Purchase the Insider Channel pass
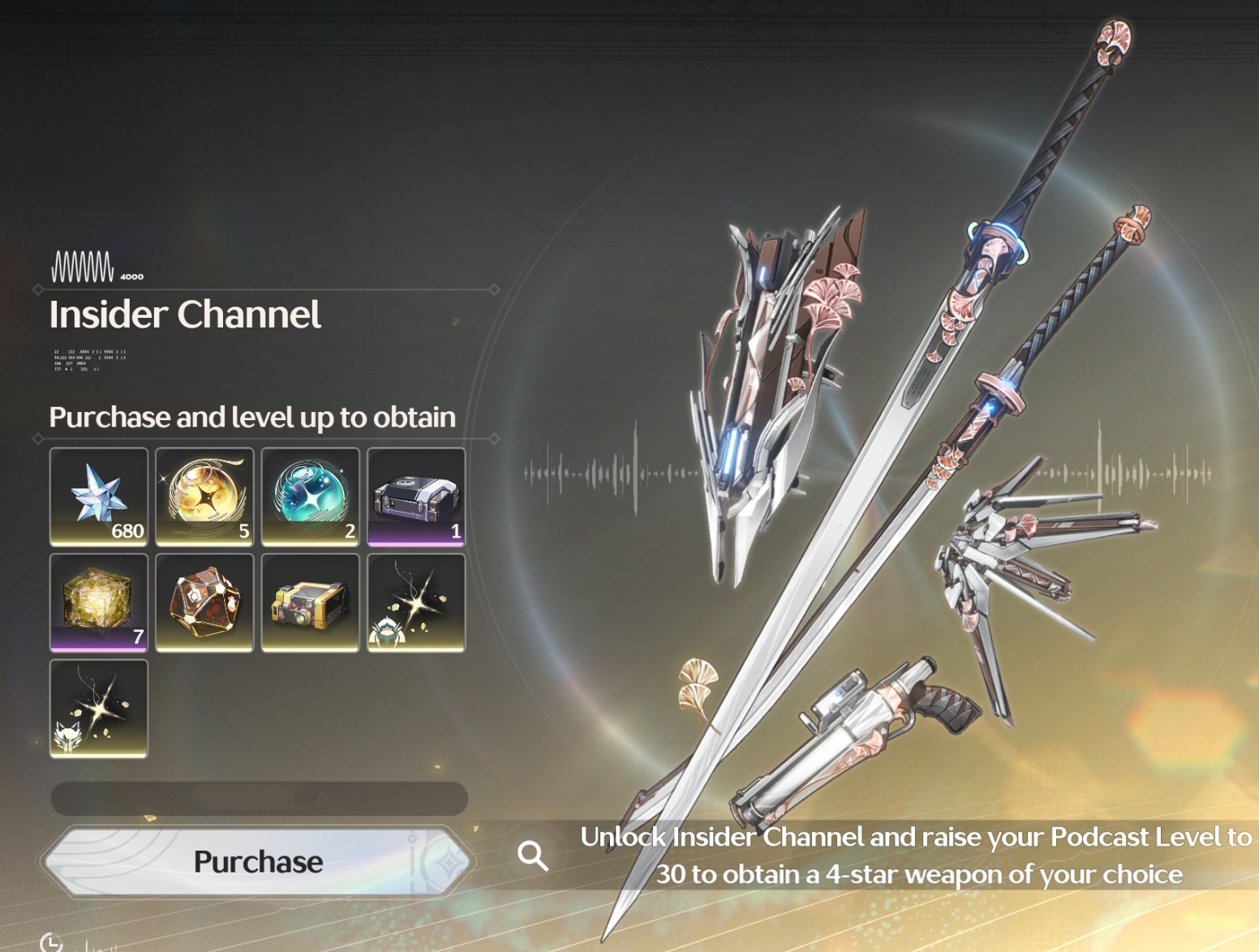This screenshot has height=952, width=1259. click(258, 861)
